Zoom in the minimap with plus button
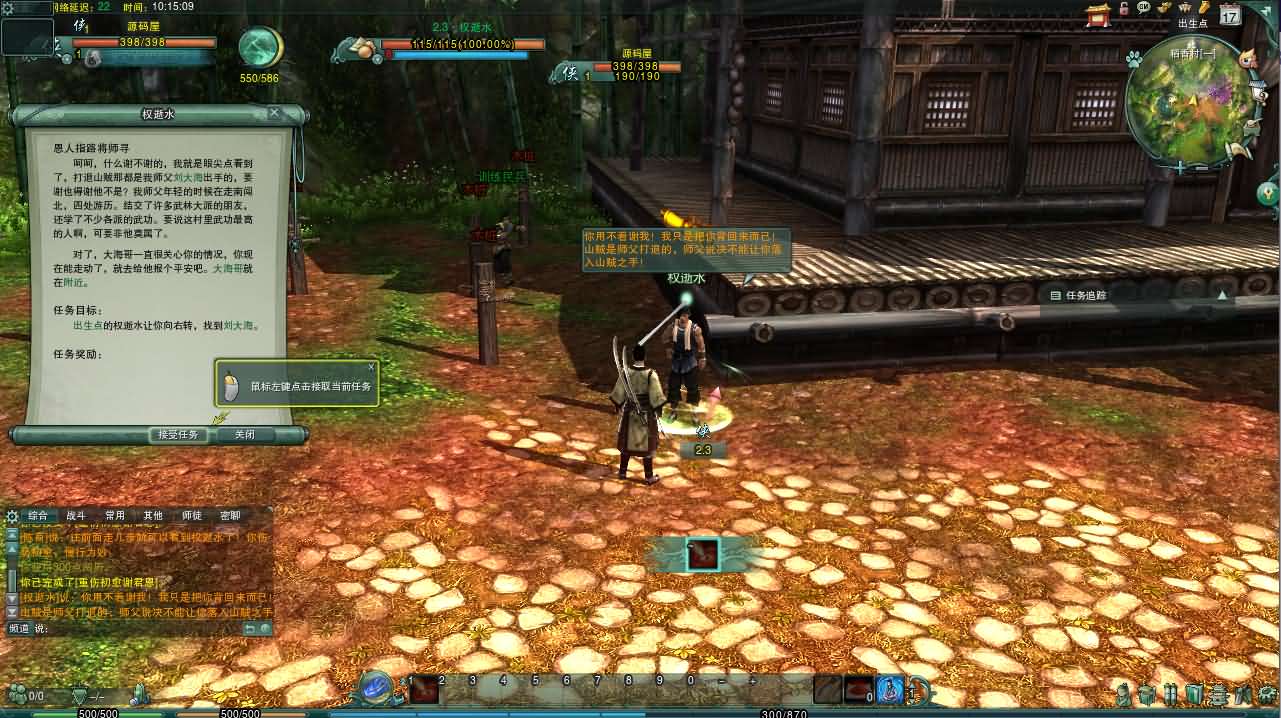1281x718 pixels. point(1180,168)
